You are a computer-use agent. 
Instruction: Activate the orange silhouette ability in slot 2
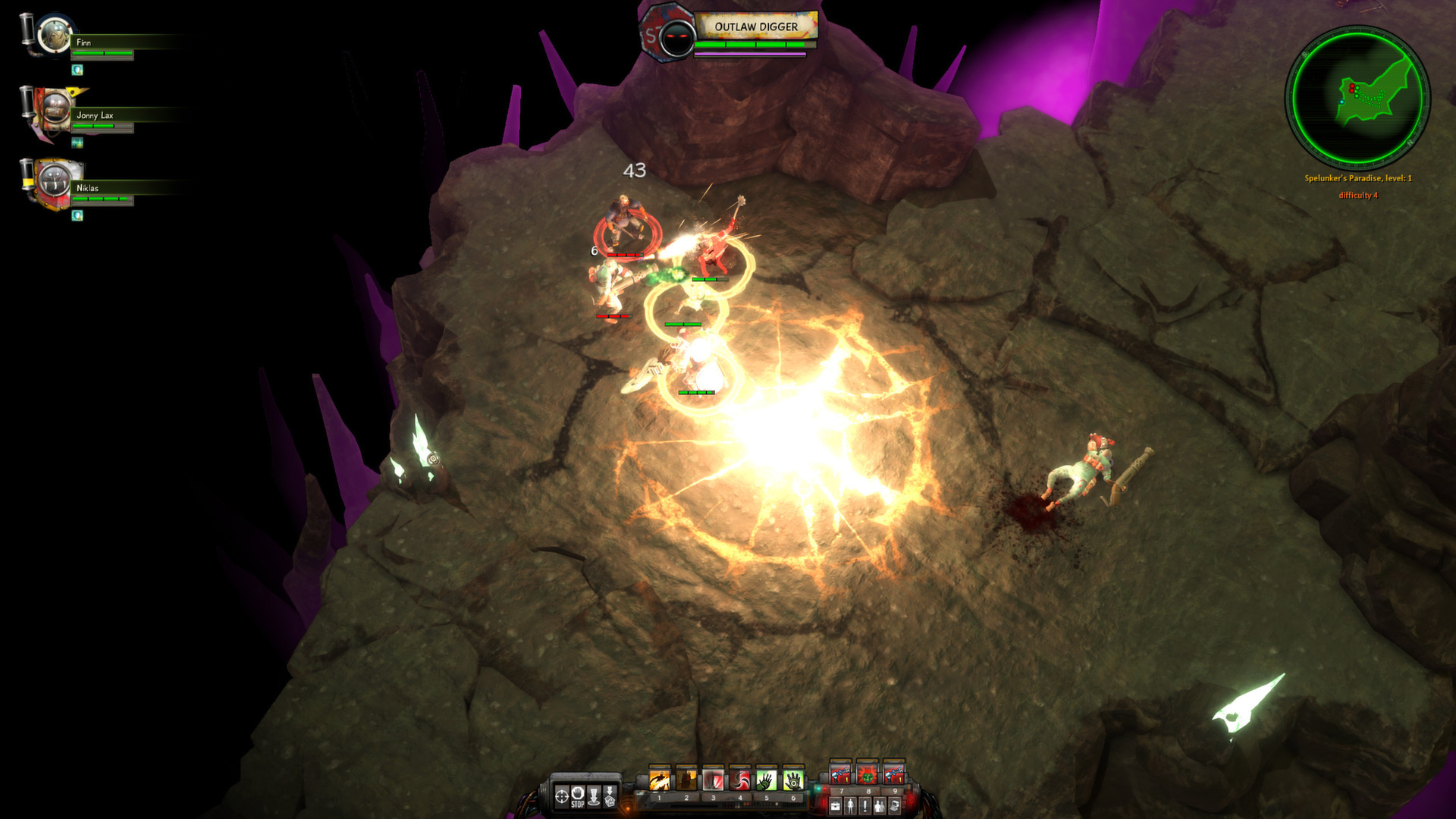pos(686,780)
